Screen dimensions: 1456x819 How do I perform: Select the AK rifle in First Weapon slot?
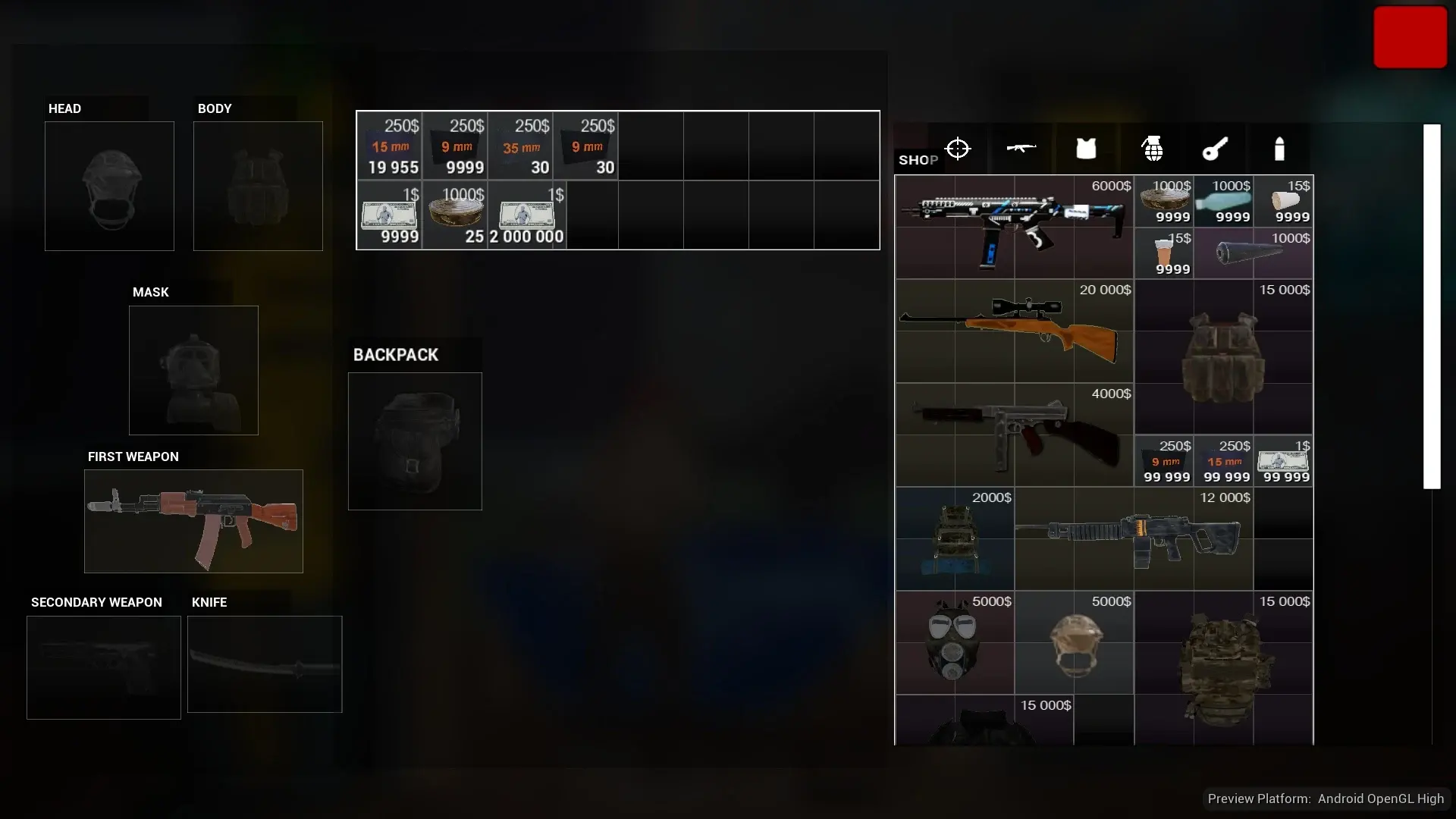(193, 521)
